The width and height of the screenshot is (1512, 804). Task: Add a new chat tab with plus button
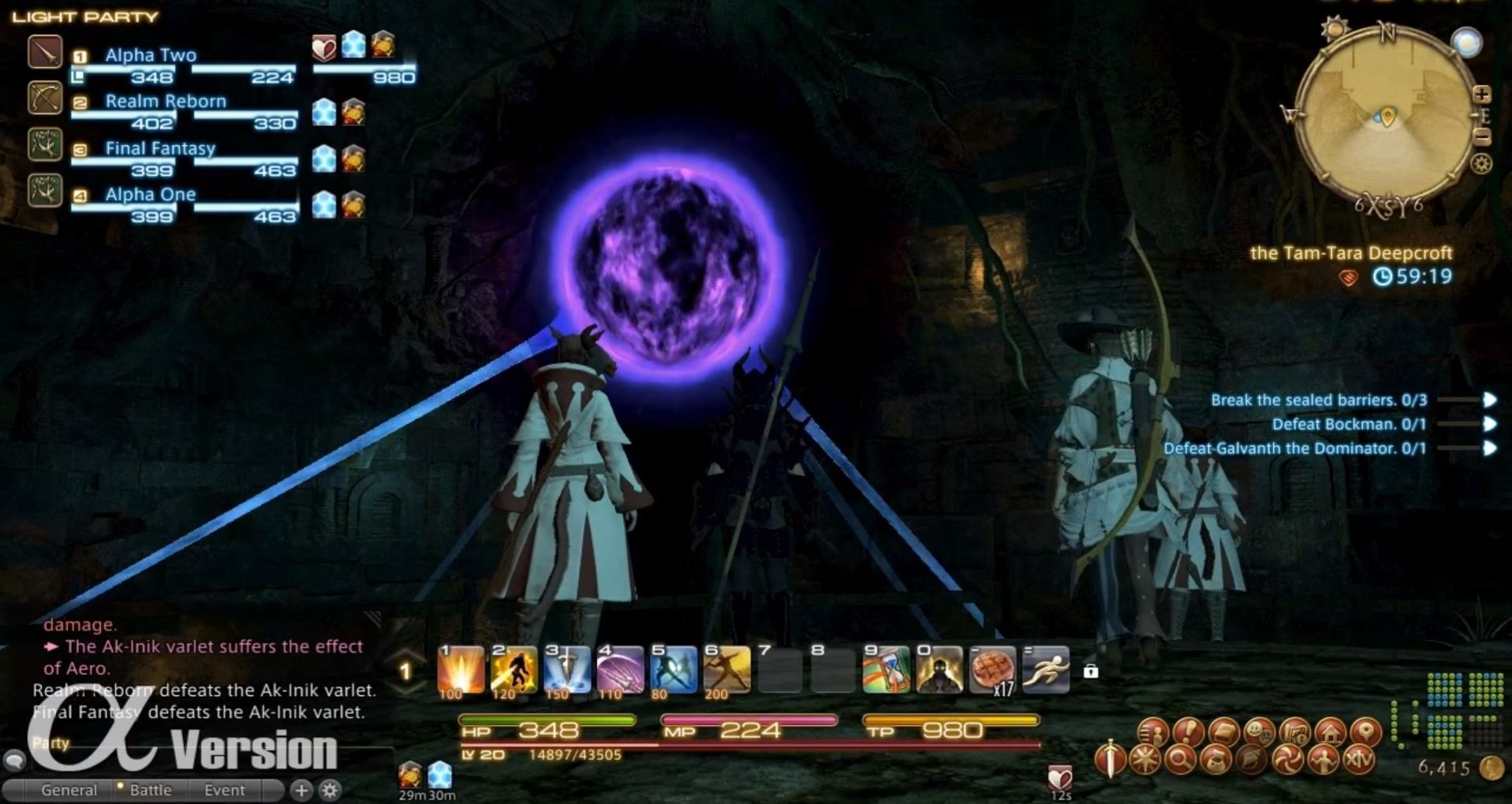point(301,790)
